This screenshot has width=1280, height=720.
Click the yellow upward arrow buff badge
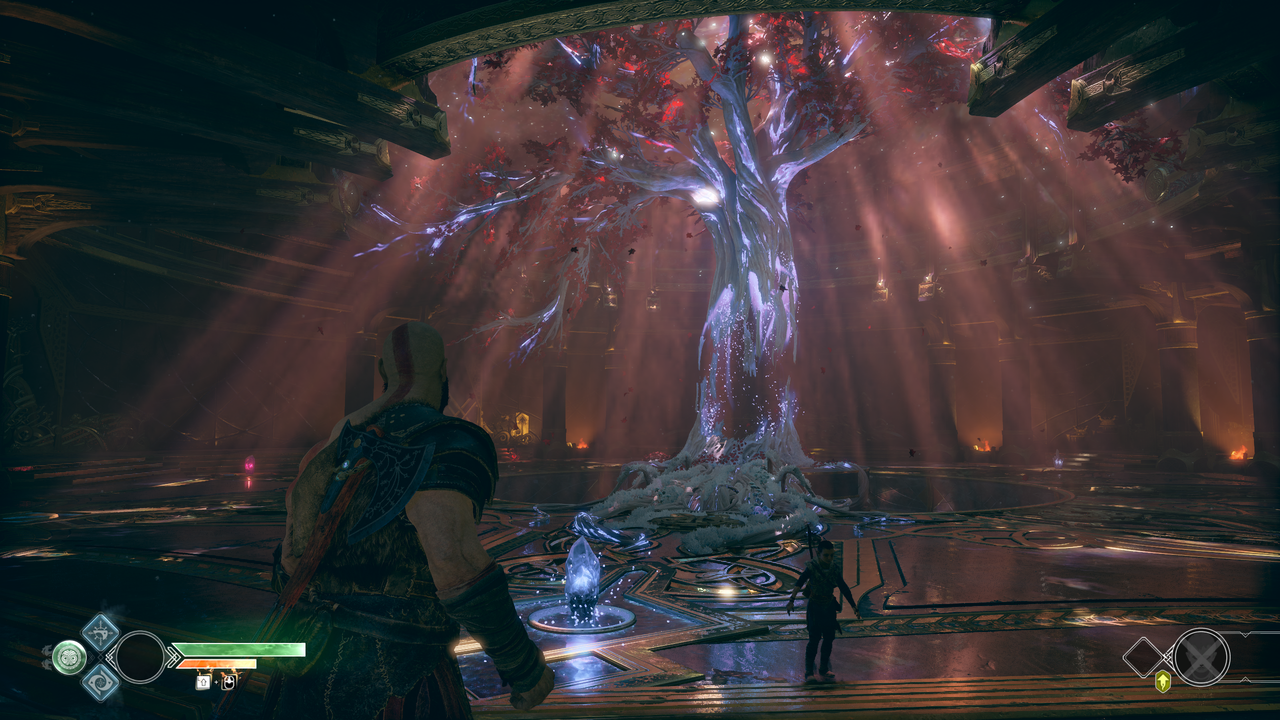[1163, 682]
